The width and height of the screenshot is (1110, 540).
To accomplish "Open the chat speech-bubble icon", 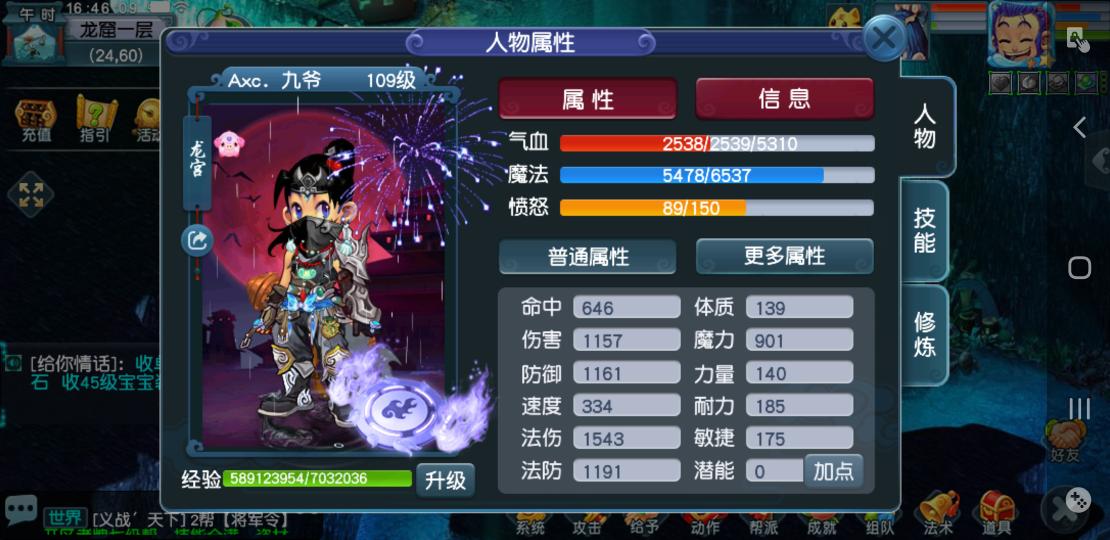I will pos(20,510).
